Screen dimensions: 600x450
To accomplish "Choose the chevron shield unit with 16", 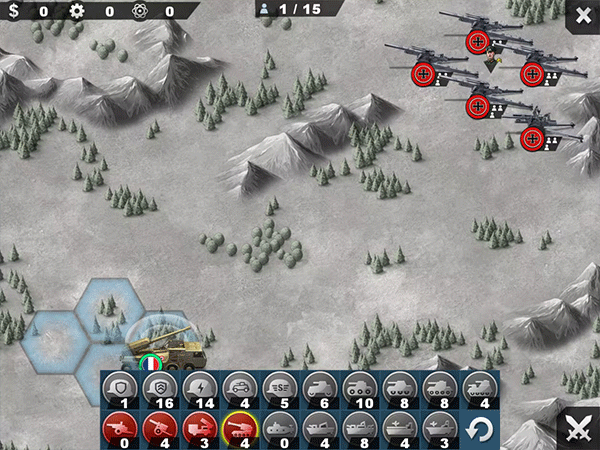I will tap(159, 387).
